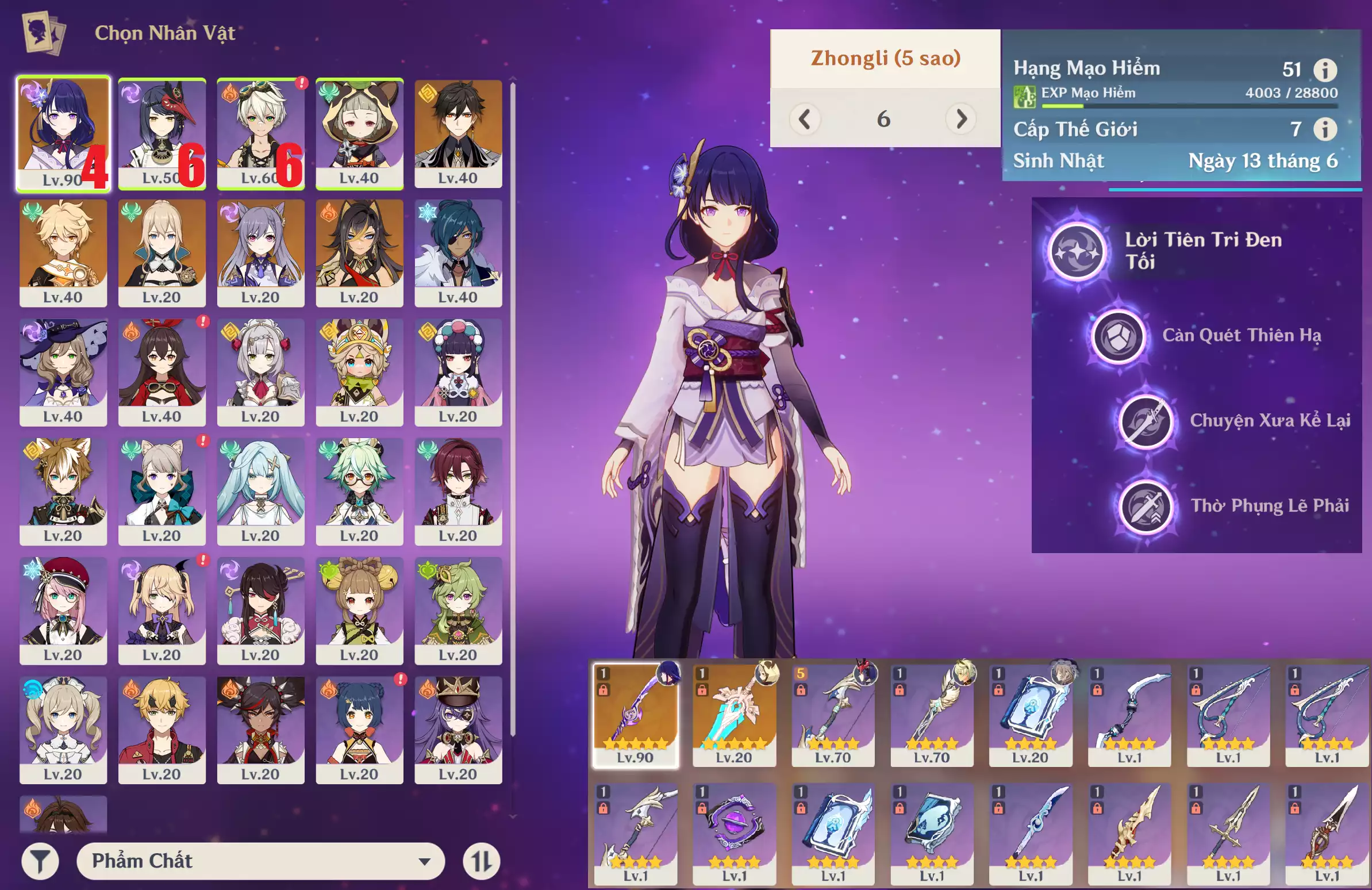Show Adventure Rank info

1325,70
